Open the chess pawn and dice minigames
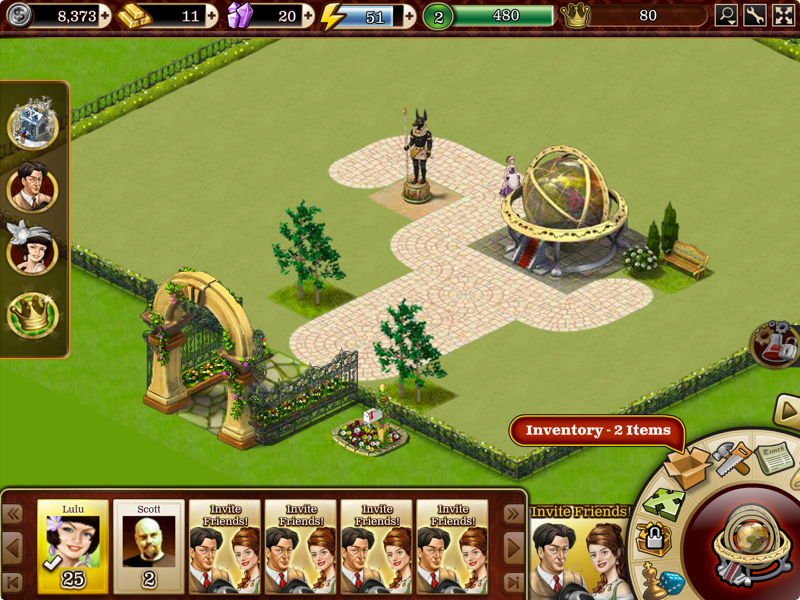This screenshot has height=600, width=800. pos(666,580)
